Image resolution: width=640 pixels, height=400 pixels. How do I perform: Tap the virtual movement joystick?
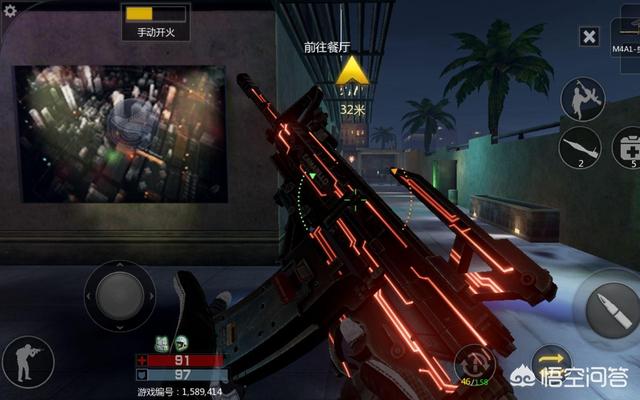(x=119, y=296)
